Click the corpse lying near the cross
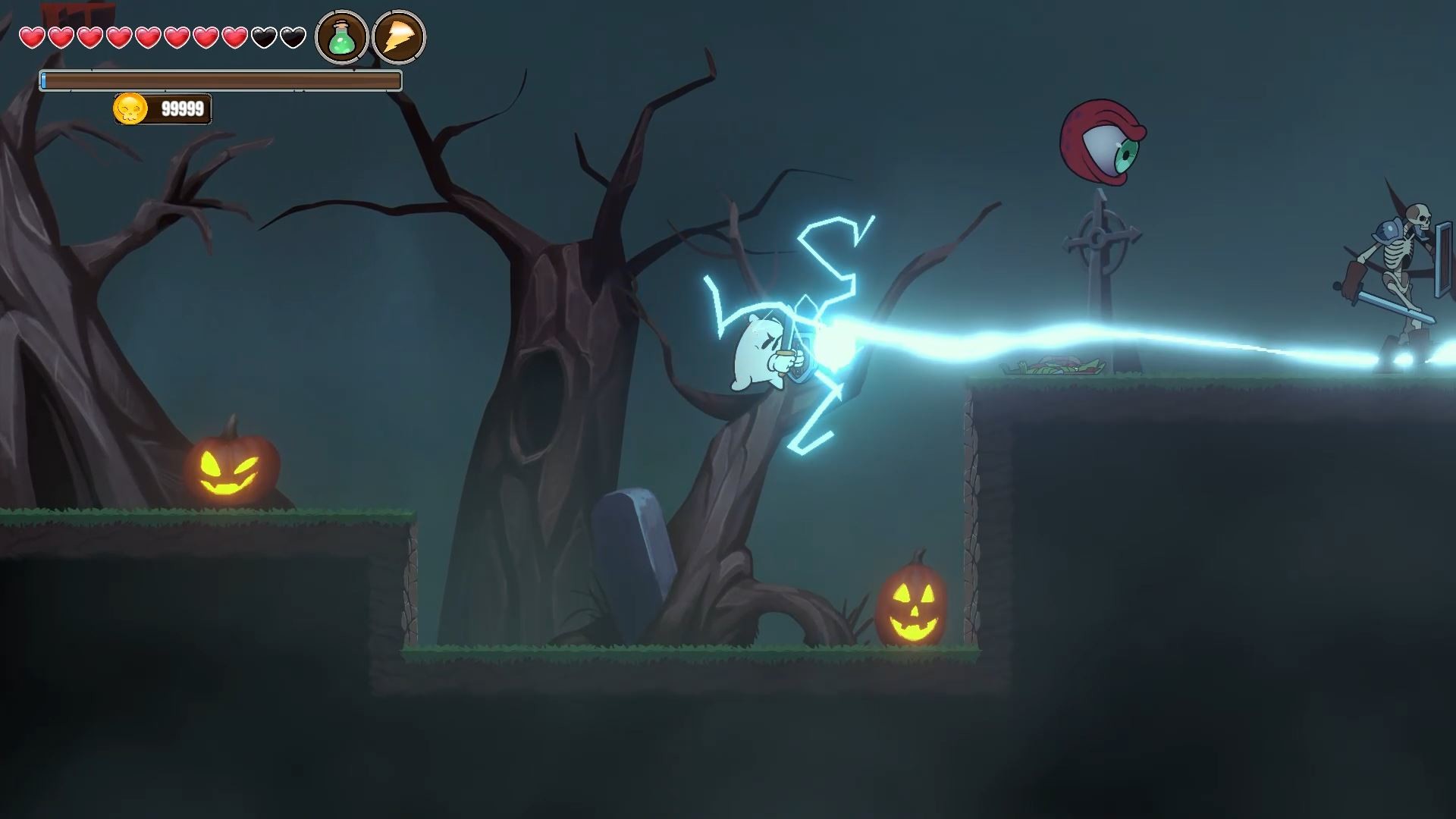Screen dimensions: 1456x819 pyautogui.click(x=1054, y=366)
